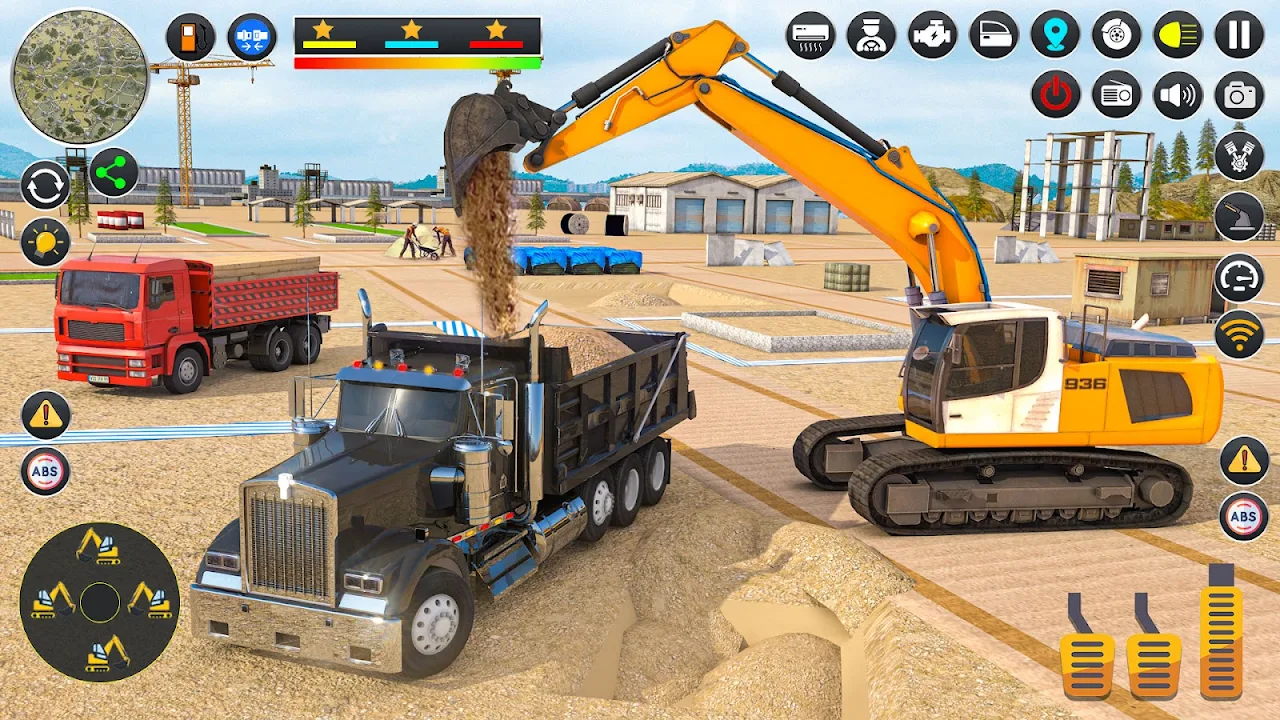Screen dimensions: 1280x720
Task: Select the driver with steering wheel icon
Action: coord(871,35)
